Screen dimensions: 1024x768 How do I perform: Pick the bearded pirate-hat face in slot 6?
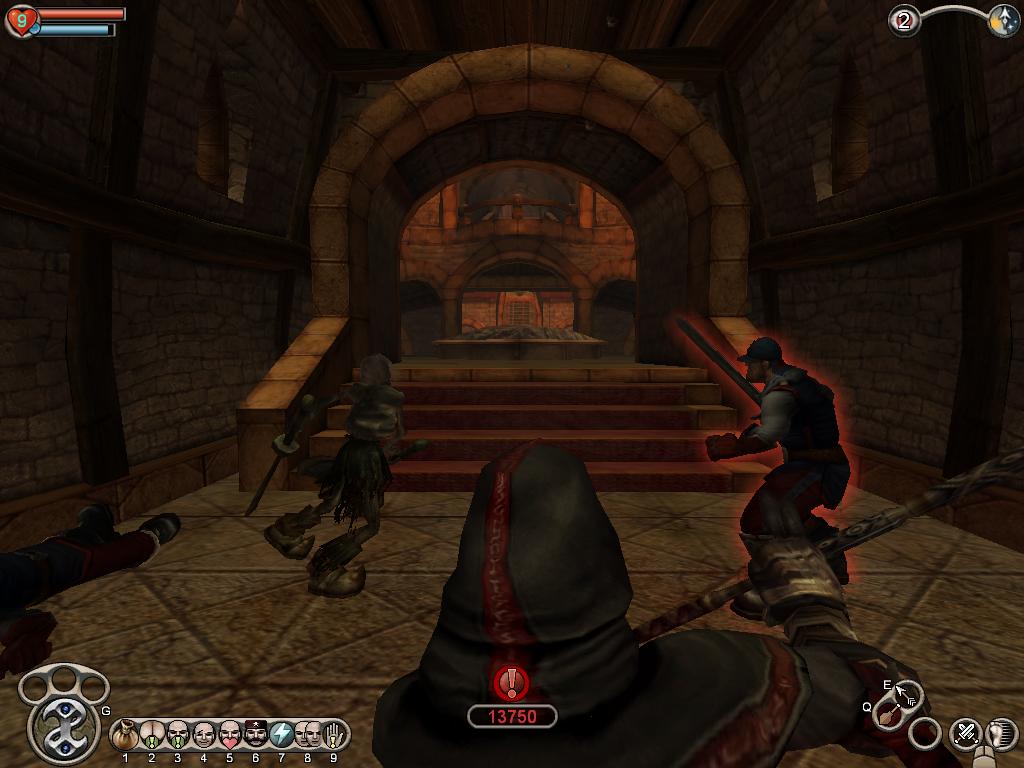coord(256,735)
